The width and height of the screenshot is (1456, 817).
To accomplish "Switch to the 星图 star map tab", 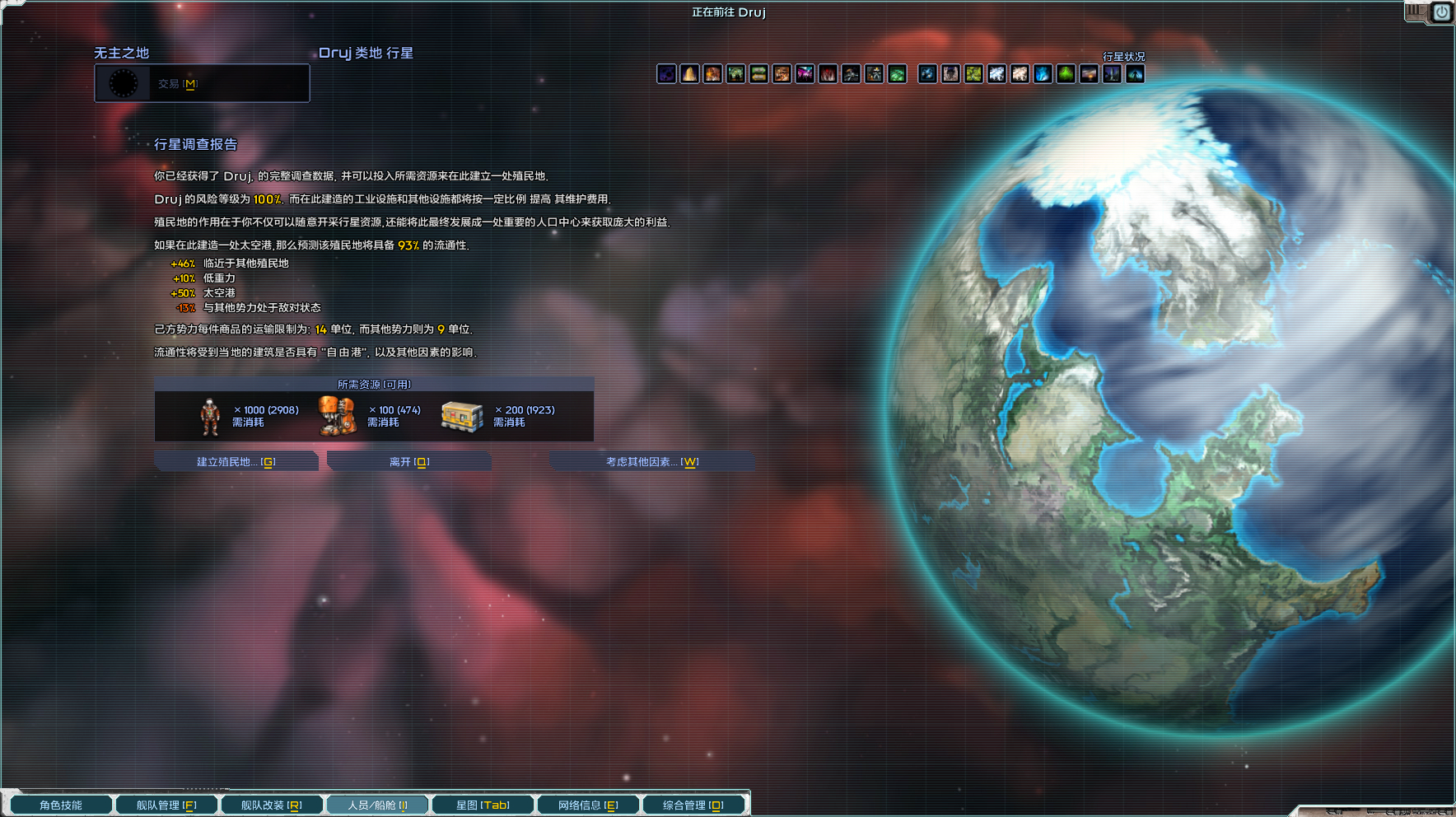I will [483, 805].
